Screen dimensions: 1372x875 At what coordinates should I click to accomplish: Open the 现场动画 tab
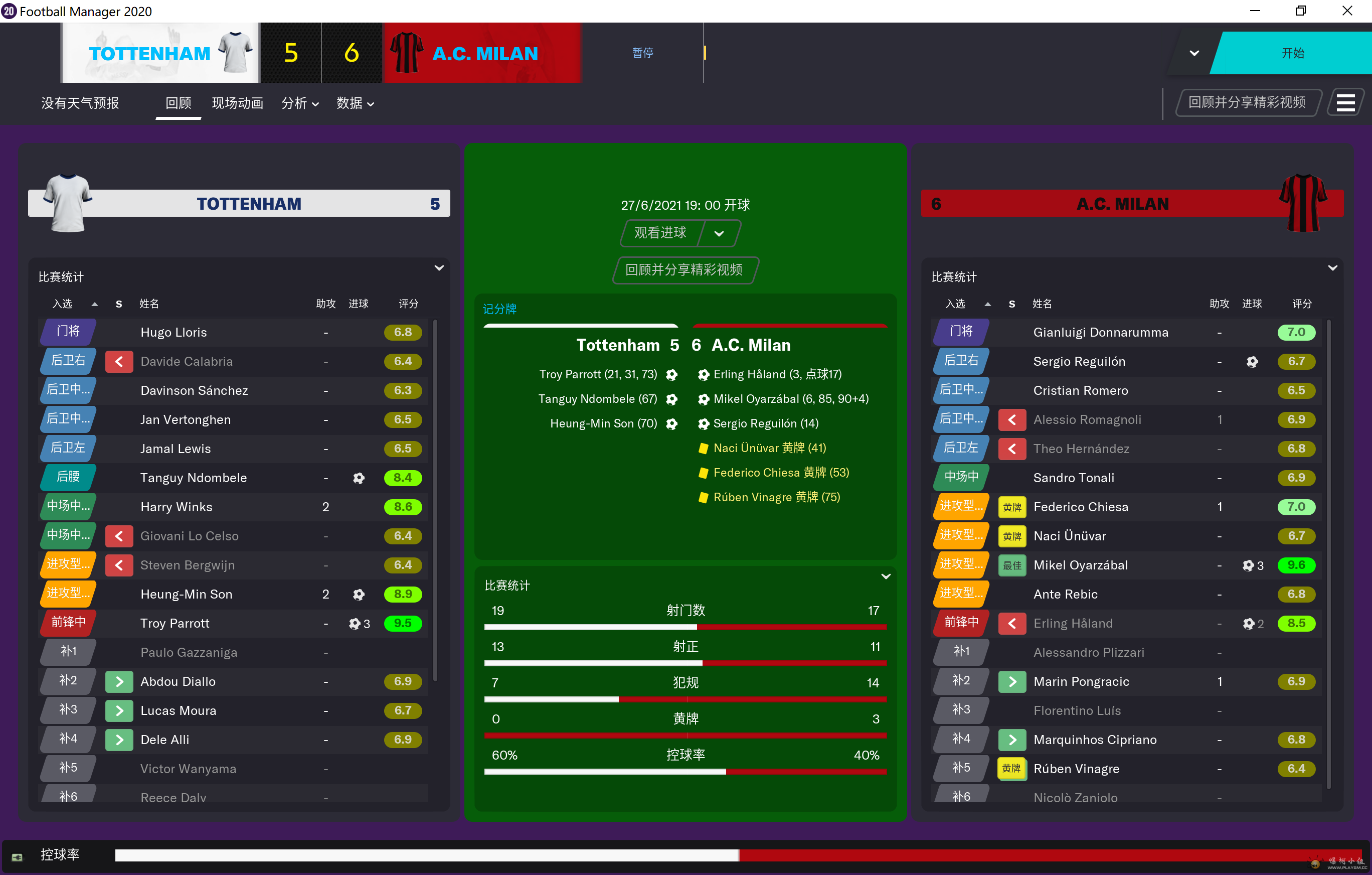pyautogui.click(x=237, y=103)
